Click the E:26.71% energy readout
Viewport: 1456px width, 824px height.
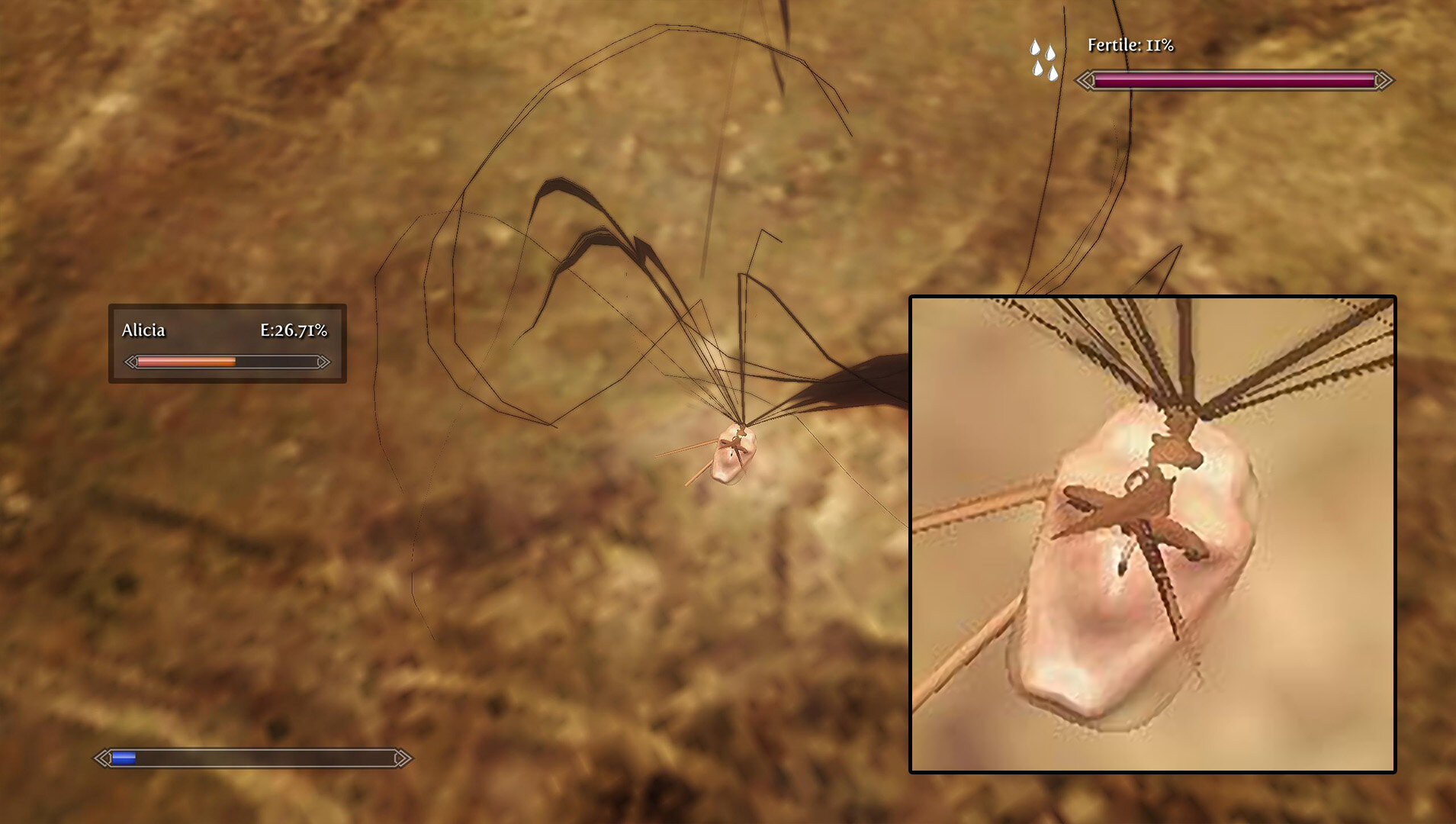pyautogui.click(x=294, y=331)
